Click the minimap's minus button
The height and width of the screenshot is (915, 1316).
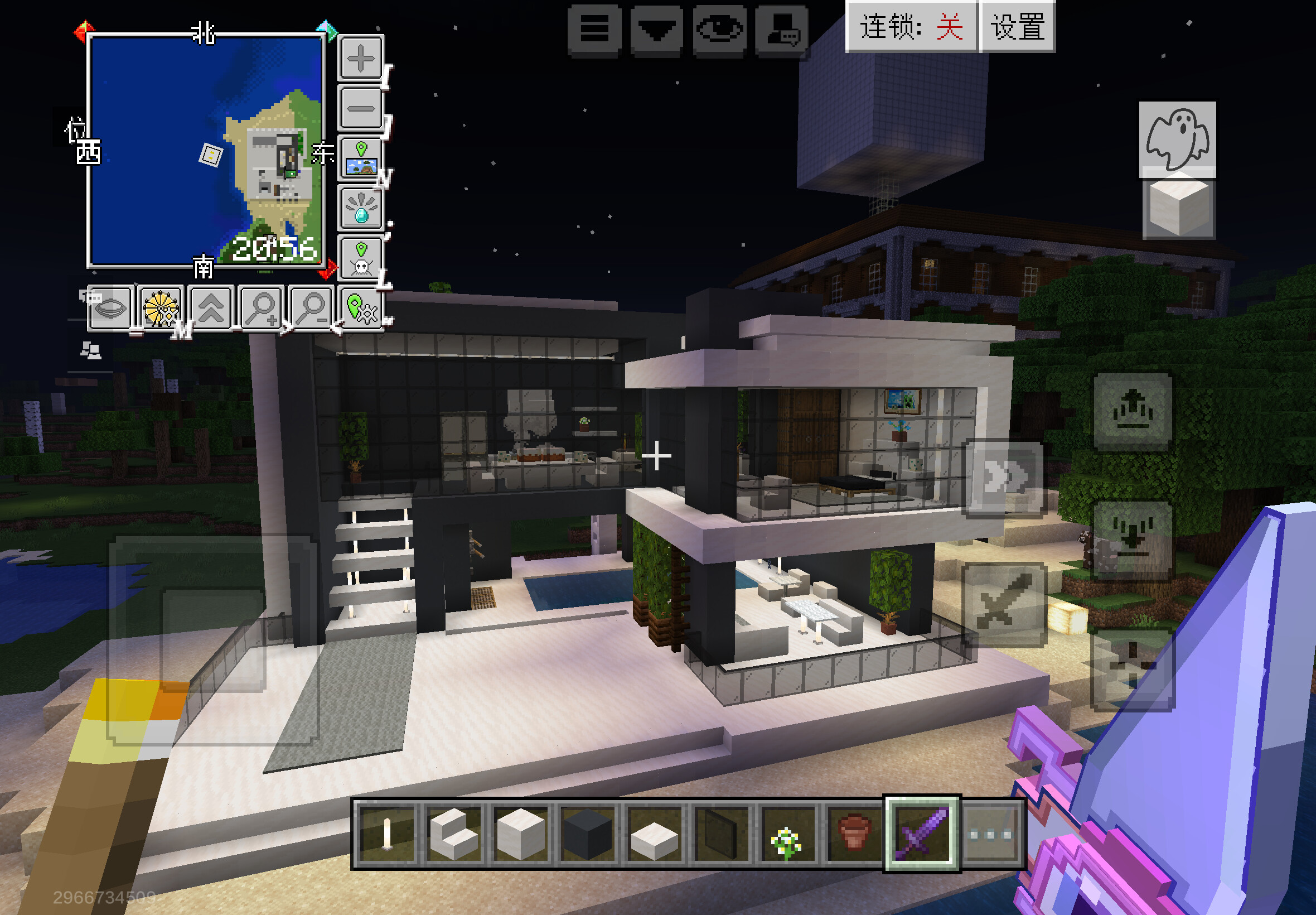pos(361,108)
